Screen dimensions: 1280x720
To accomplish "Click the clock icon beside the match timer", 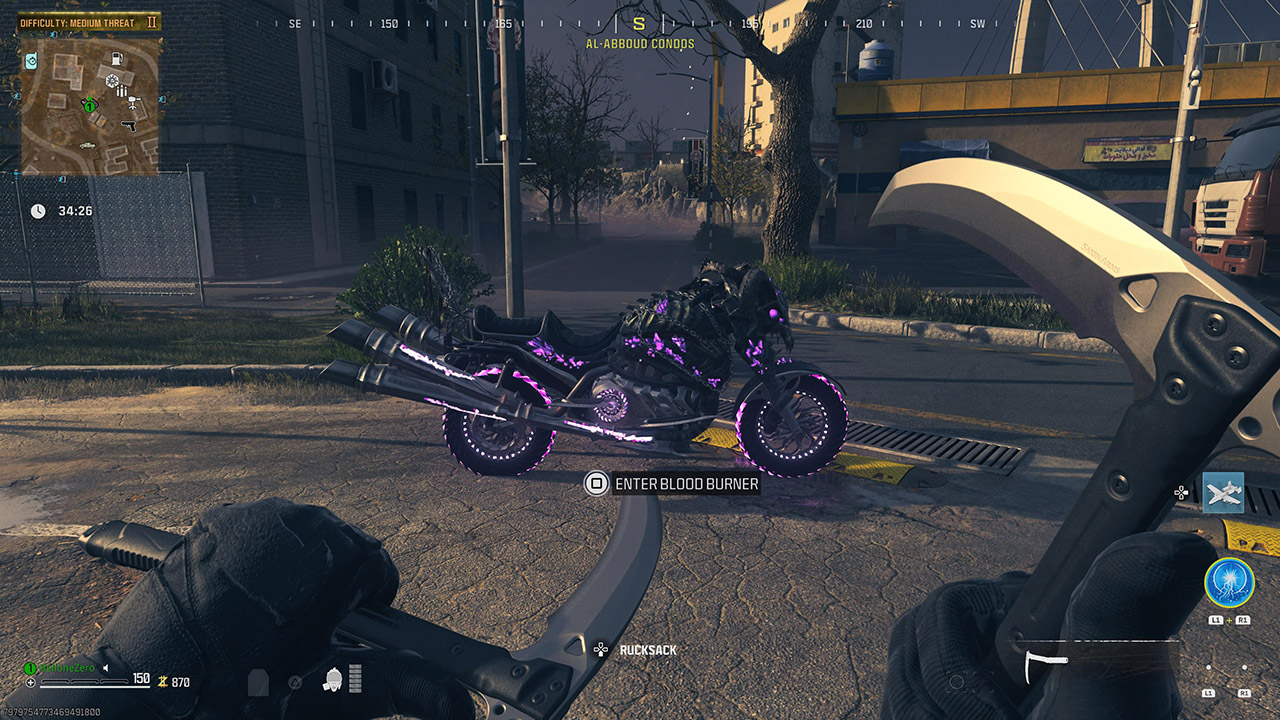I will [37, 212].
